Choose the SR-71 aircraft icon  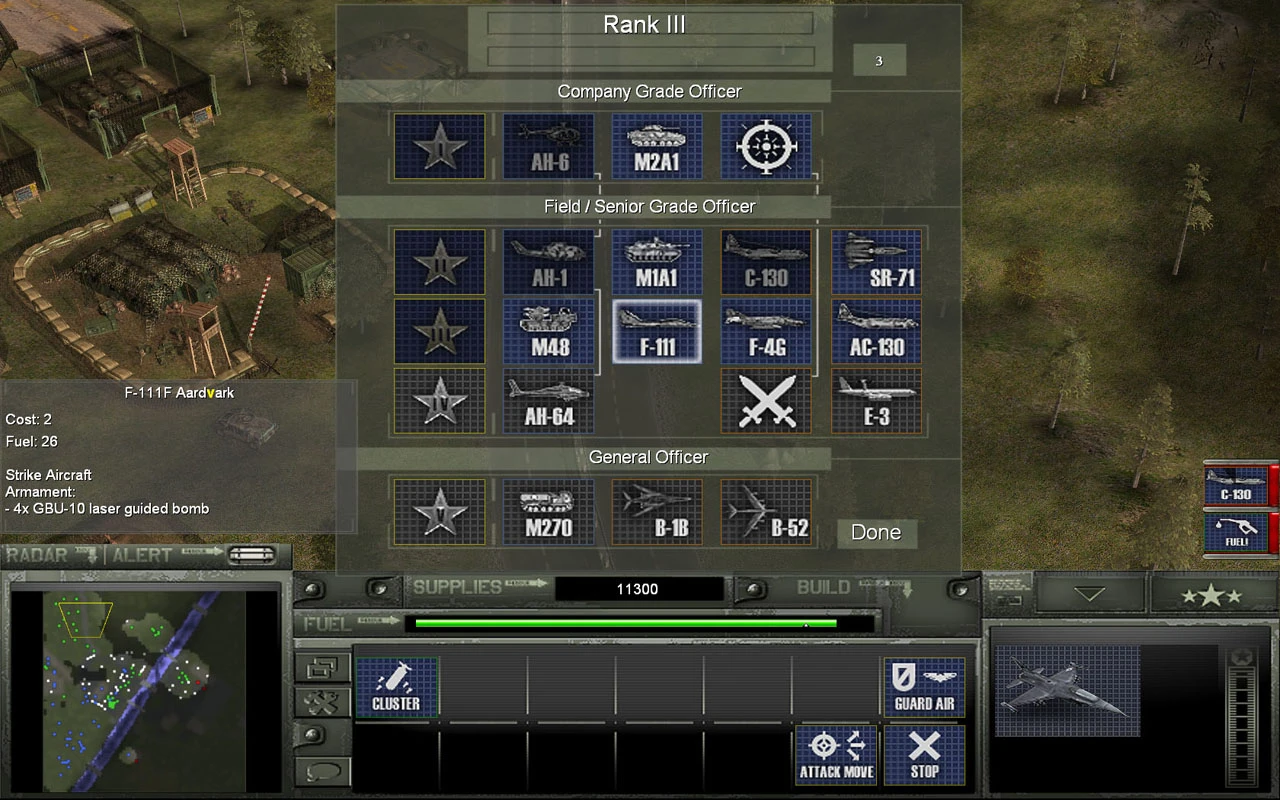tap(876, 262)
